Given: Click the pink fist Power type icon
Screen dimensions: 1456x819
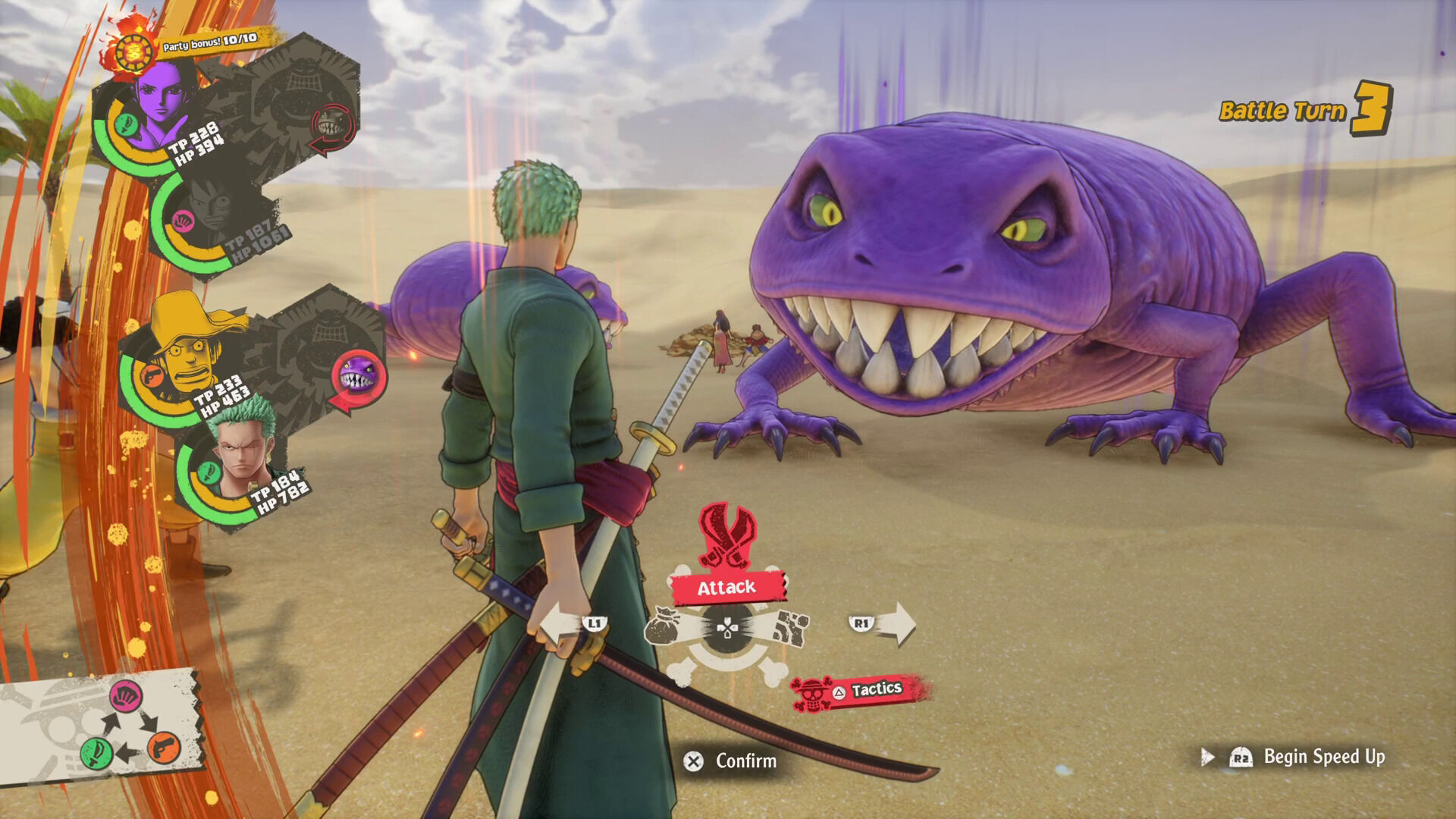Looking at the screenshot, I should (x=126, y=695).
